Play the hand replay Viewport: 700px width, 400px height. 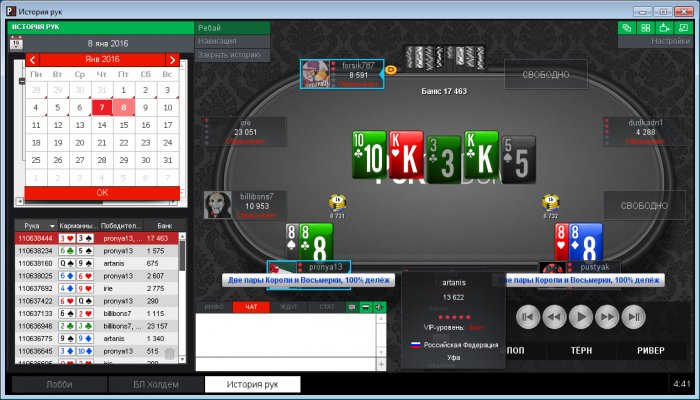coord(580,318)
